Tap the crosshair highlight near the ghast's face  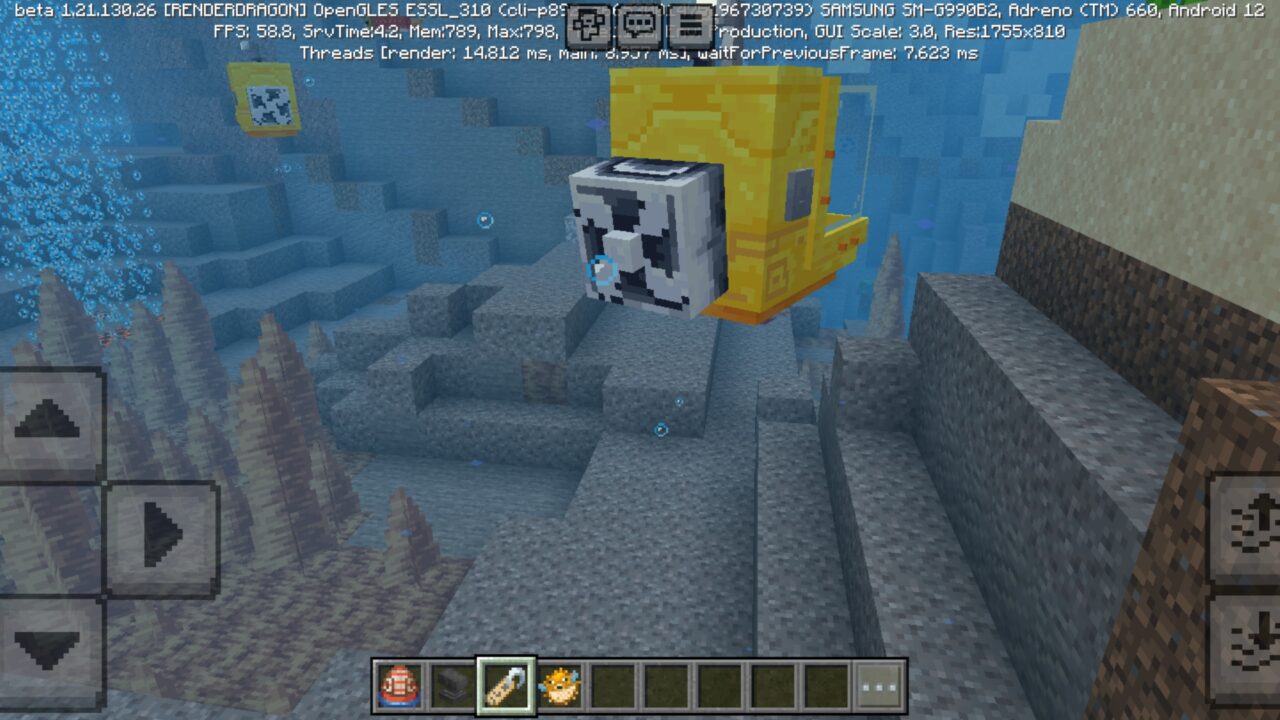(x=602, y=267)
